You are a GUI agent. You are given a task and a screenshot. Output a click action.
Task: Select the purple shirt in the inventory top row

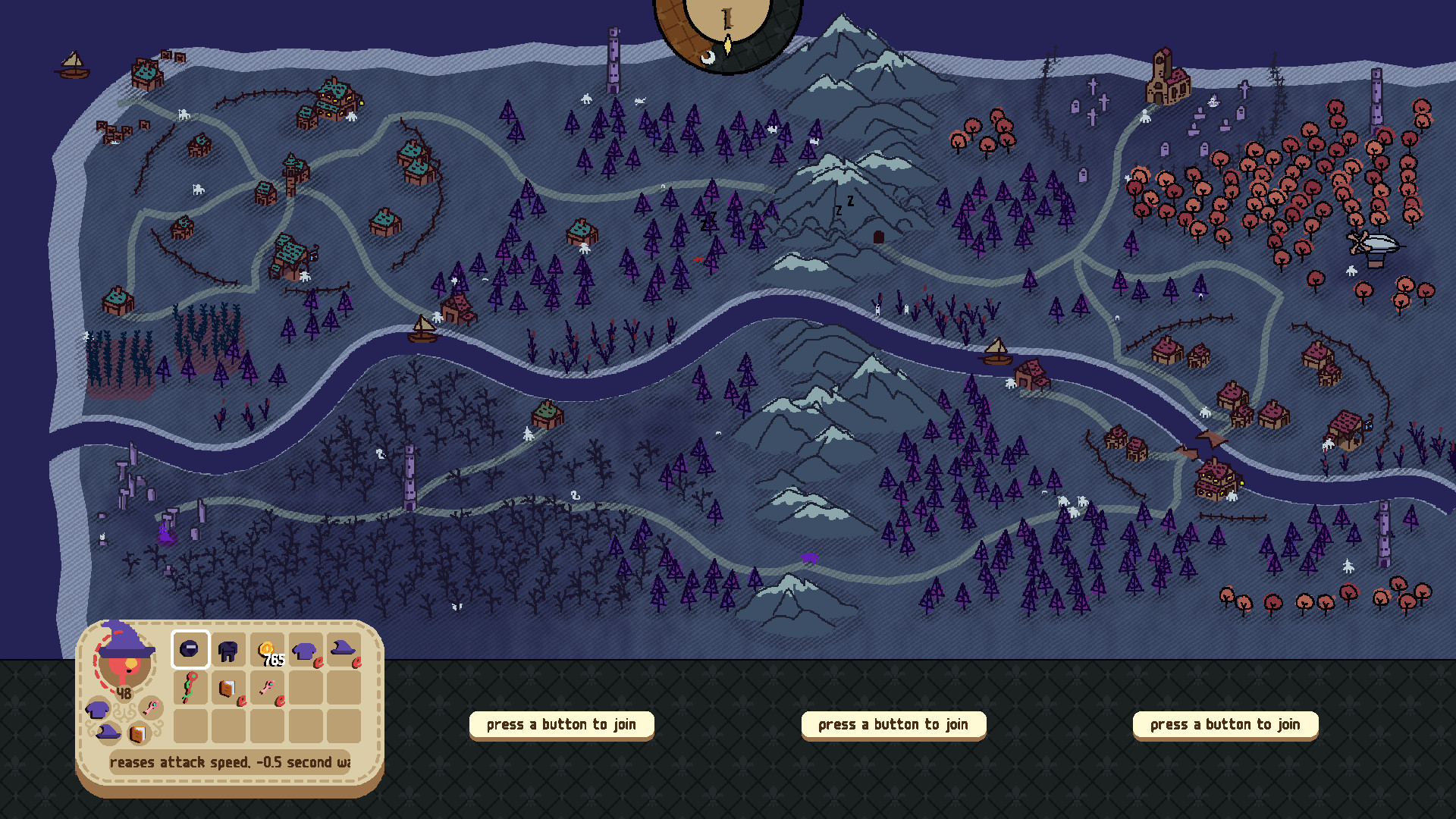[303, 651]
